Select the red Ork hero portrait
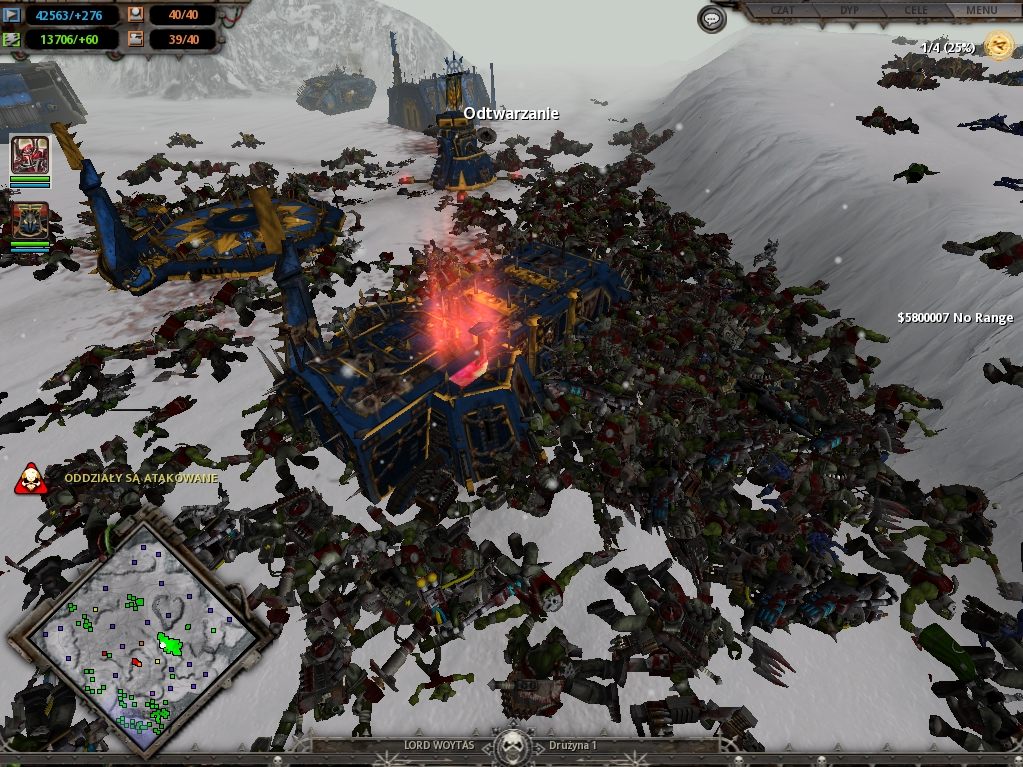 [30, 155]
